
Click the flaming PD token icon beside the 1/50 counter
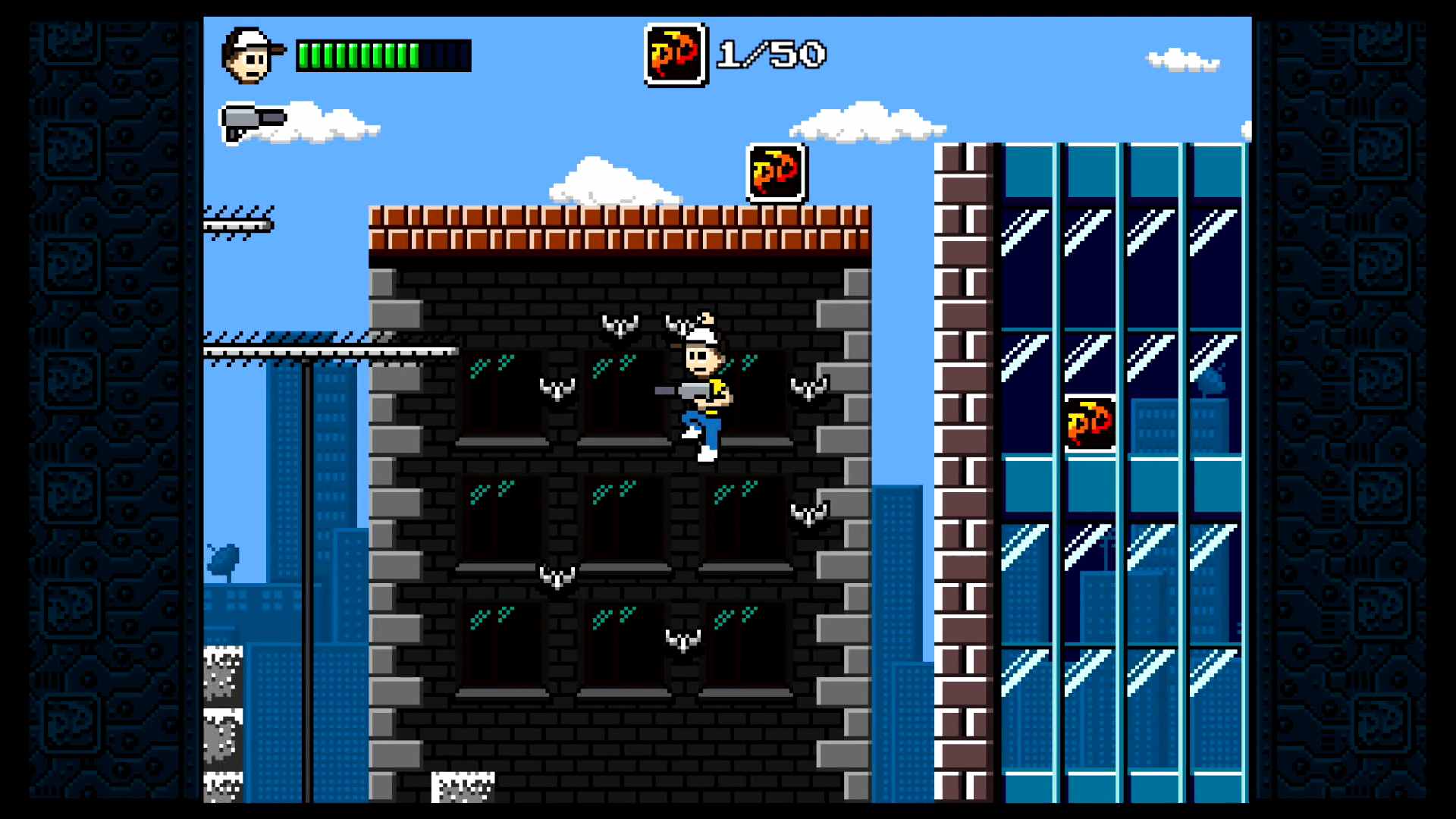click(x=676, y=55)
